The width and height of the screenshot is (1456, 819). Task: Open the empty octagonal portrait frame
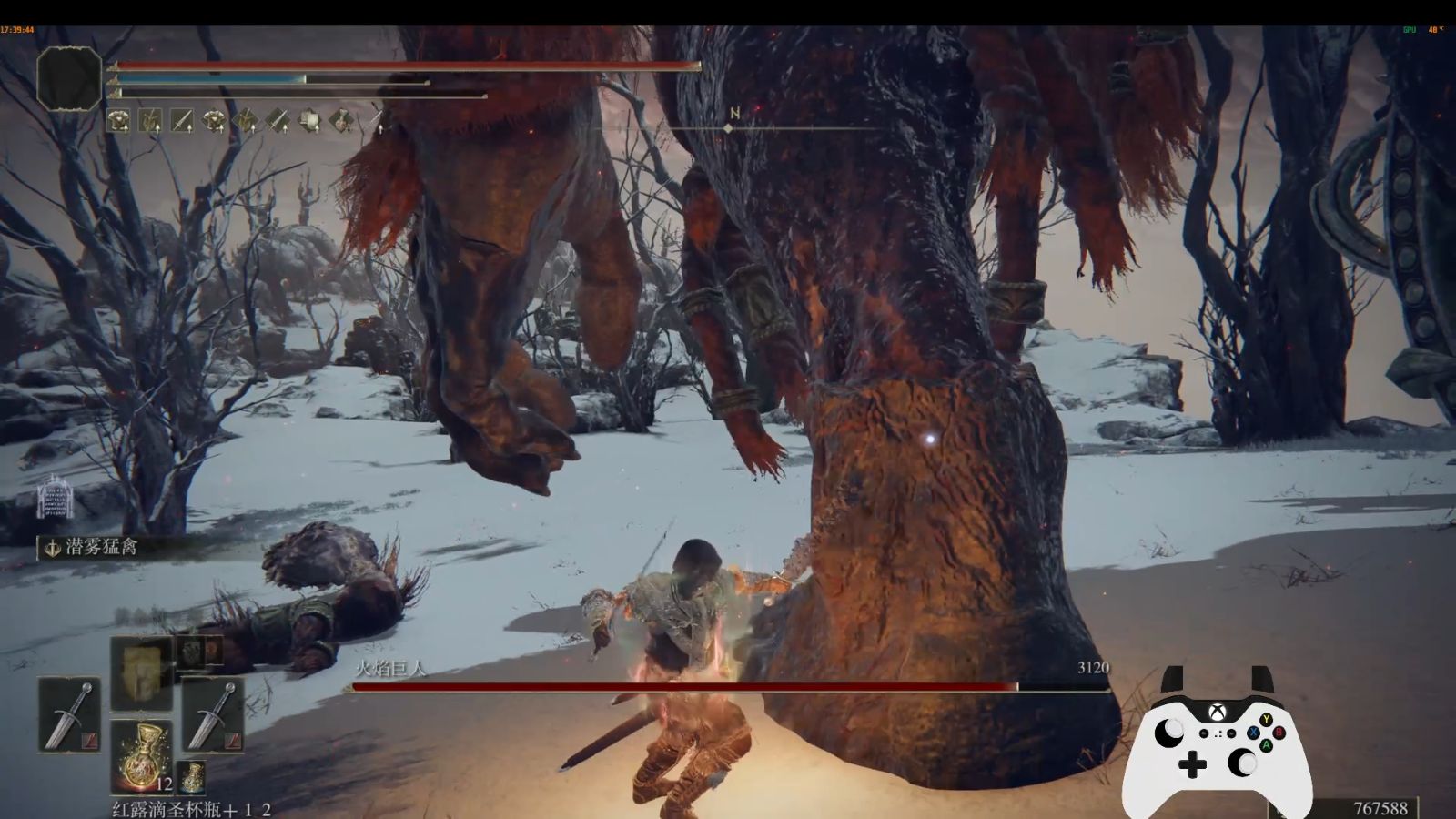pyautogui.click(x=69, y=79)
